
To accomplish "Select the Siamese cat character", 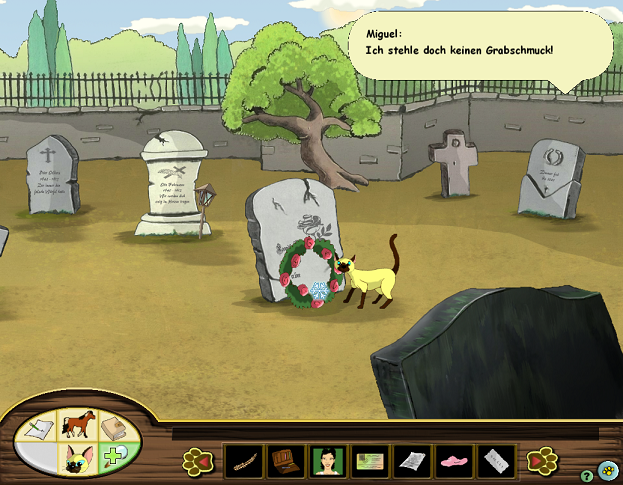I will pyautogui.click(x=77, y=461).
